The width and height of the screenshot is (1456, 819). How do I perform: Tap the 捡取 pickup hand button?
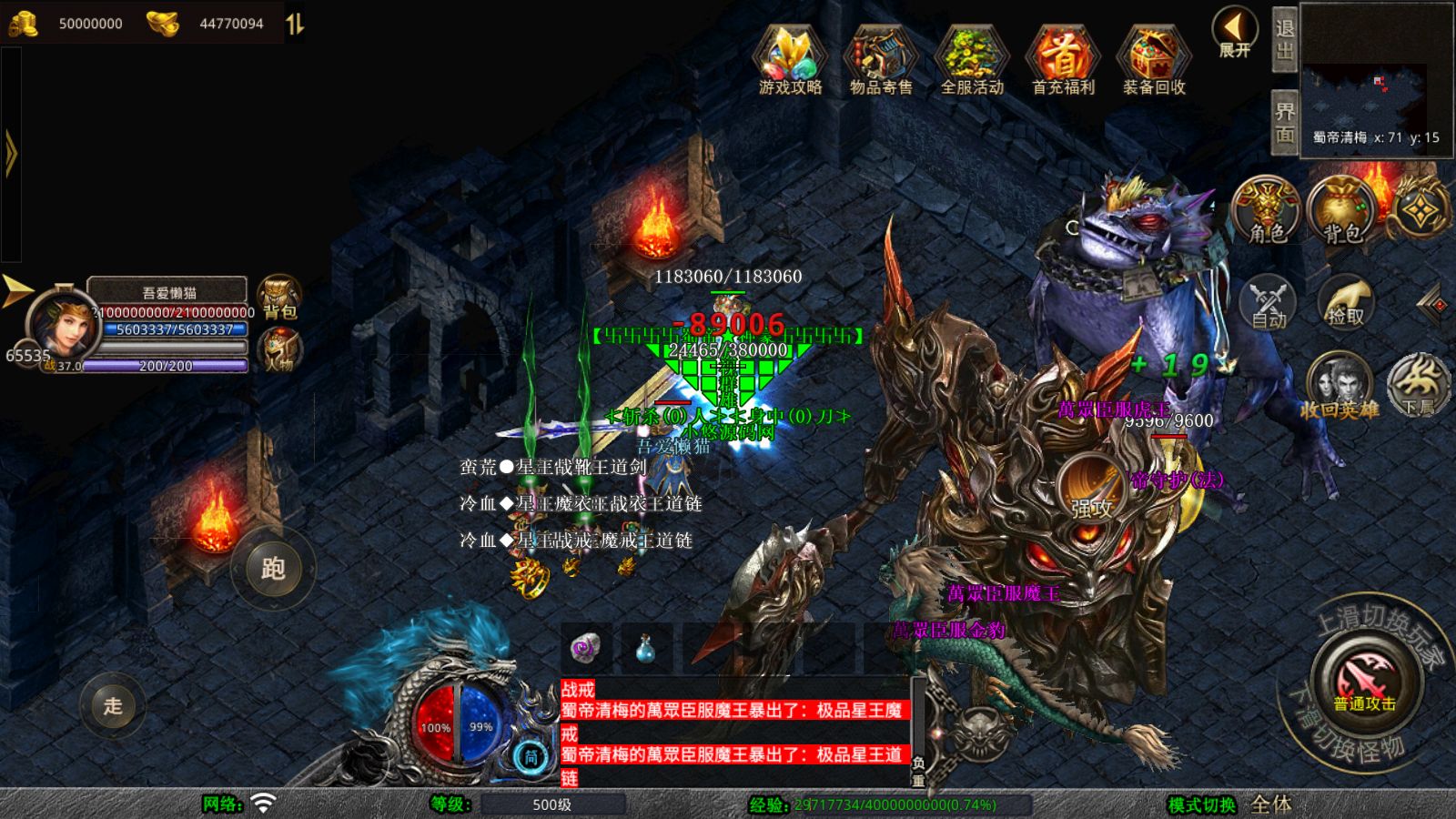tap(1345, 301)
